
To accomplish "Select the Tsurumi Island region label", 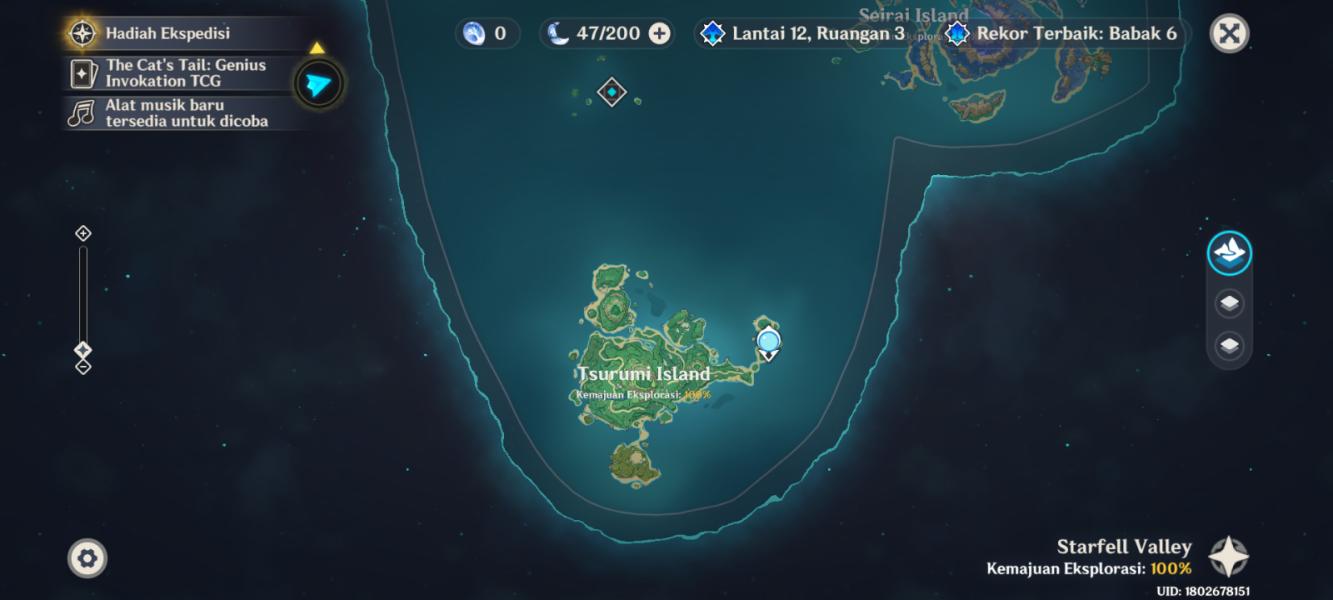I will point(643,374).
